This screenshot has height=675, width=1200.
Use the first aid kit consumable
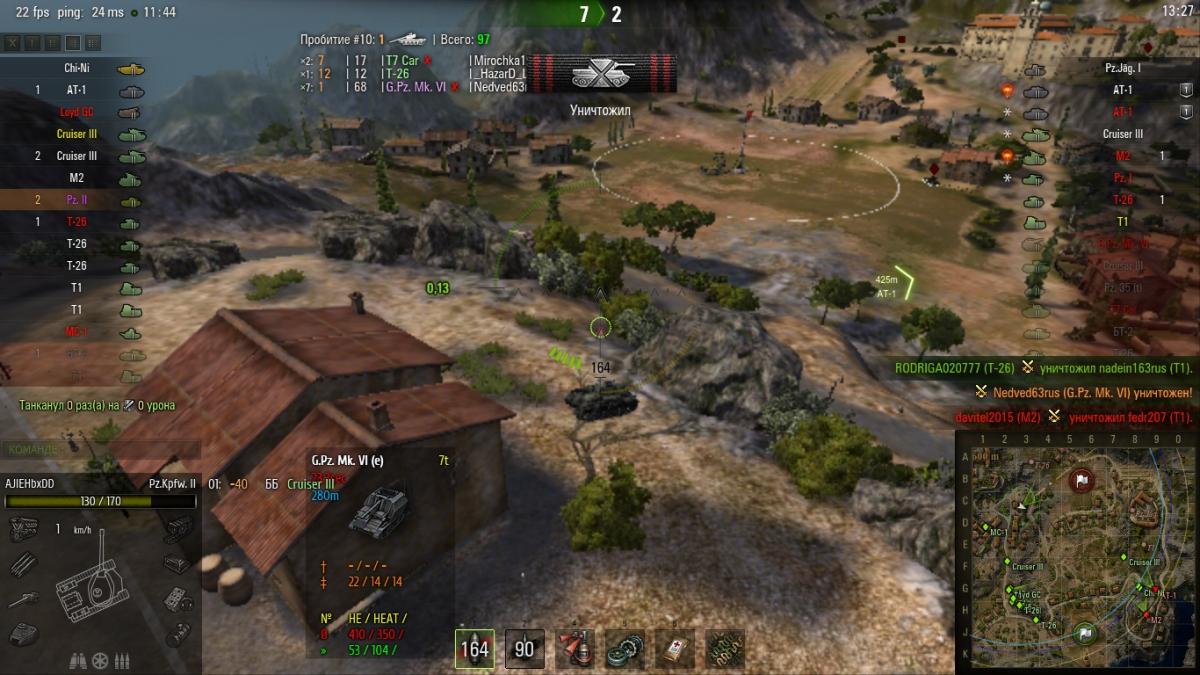coord(675,649)
